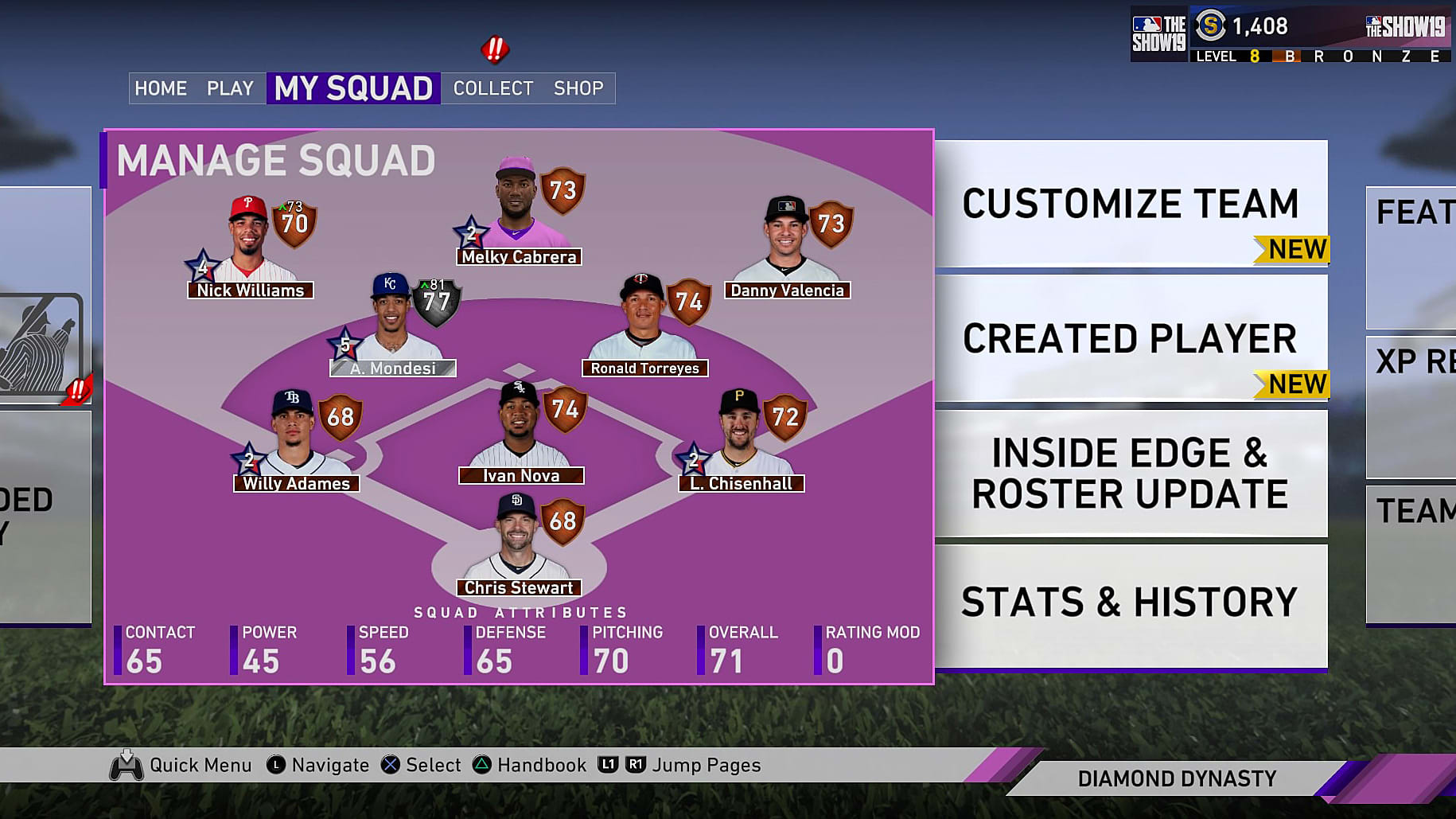The width and height of the screenshot is (1456, 819).
Task: Select the Manage Squad panel
Action: [276, 161]
